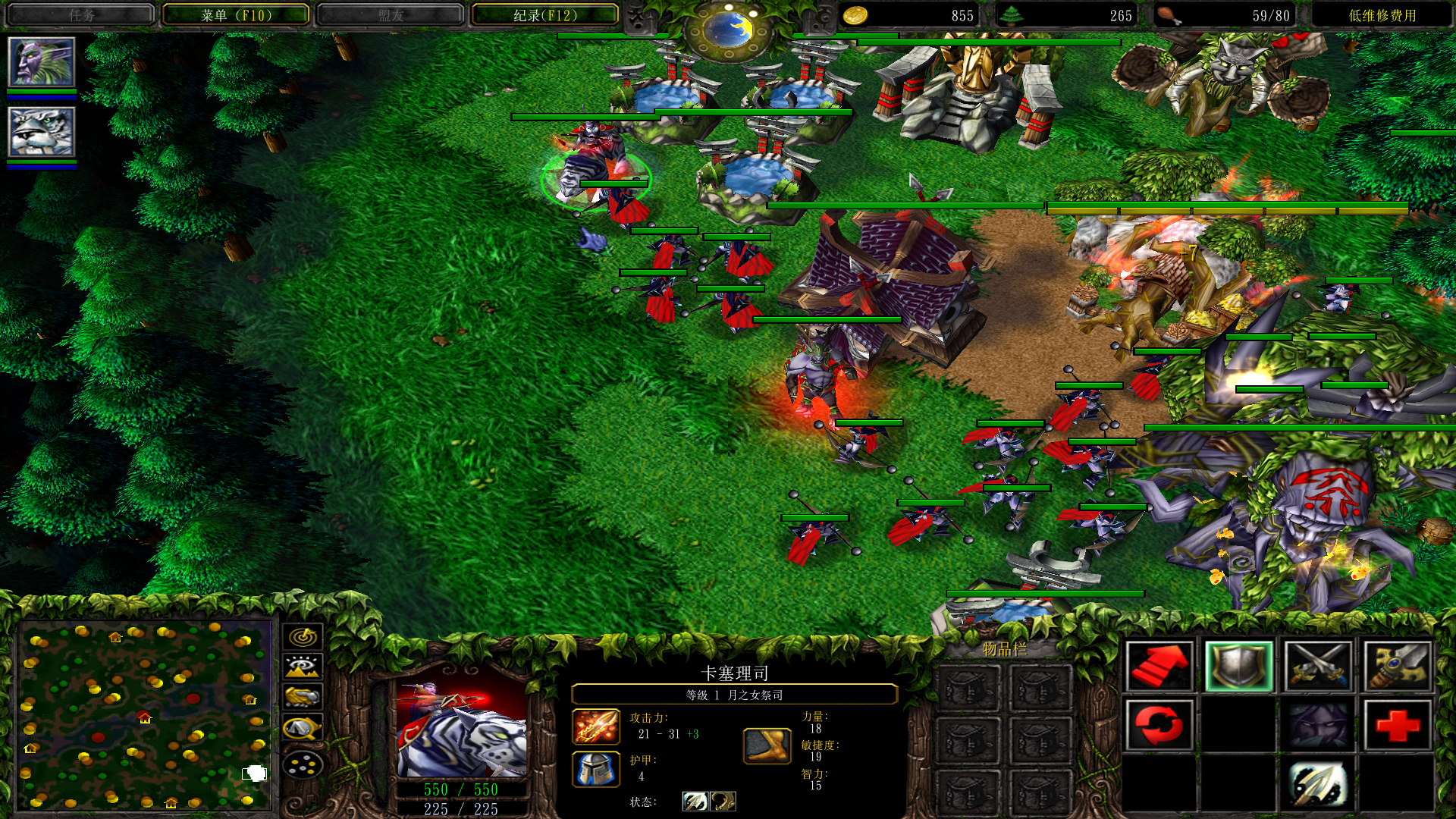Select the purple night elf hero portrait

42,62
